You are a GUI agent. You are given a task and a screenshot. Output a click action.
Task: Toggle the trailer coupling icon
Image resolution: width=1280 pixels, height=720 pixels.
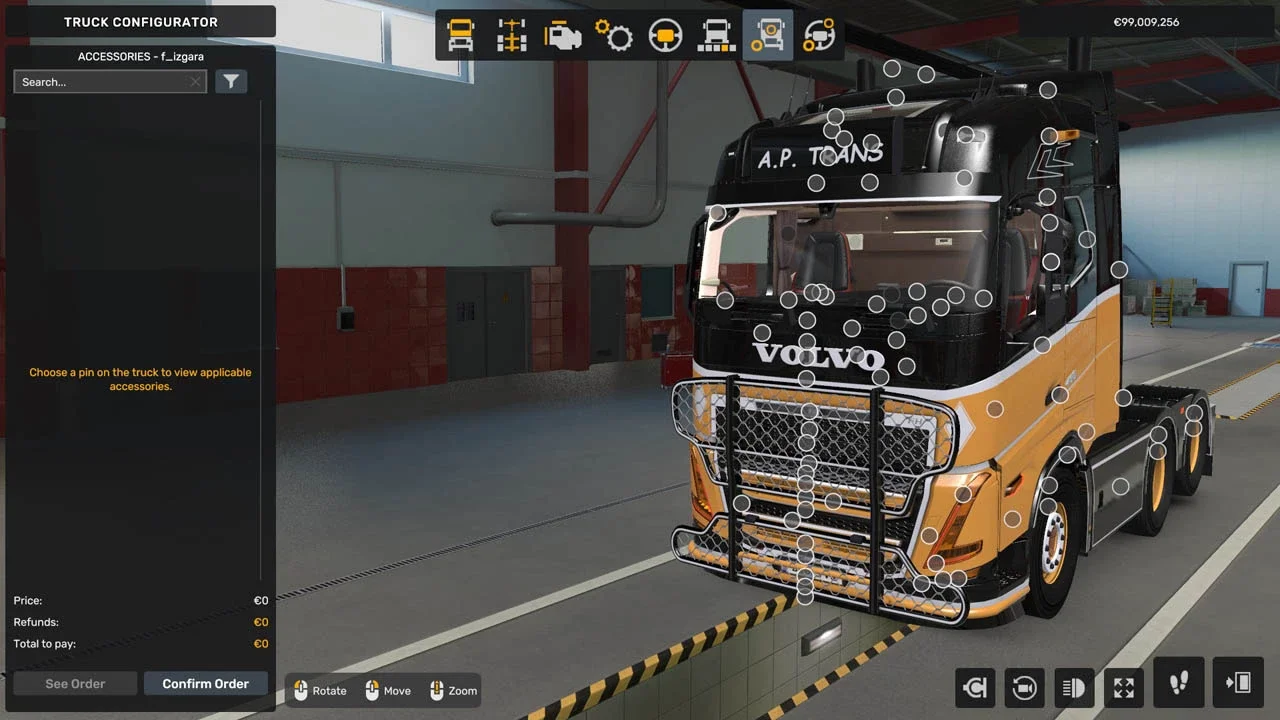pyautogui.click(x=974, y=687)
